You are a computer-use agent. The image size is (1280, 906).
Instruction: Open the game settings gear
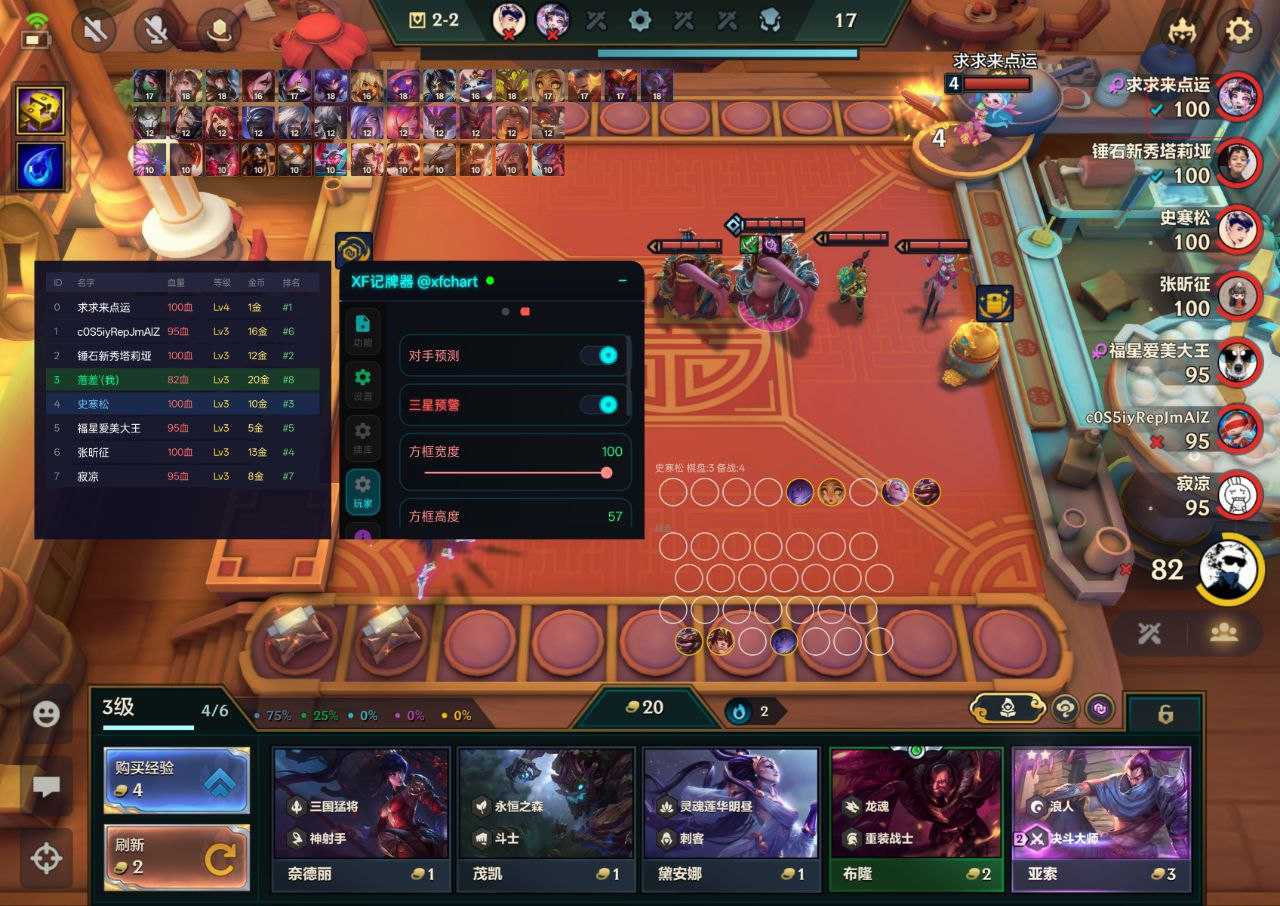pyautogui.click(x=1239, y=32)
